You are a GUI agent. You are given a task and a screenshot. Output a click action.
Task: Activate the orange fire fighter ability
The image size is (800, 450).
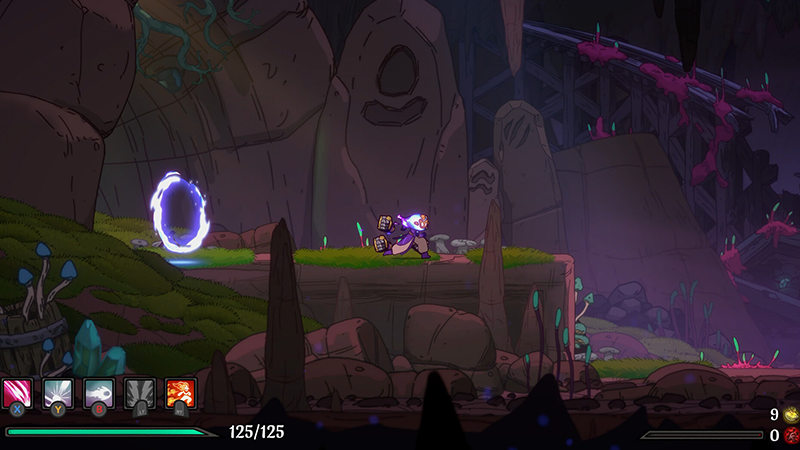[x=181, y=392]
